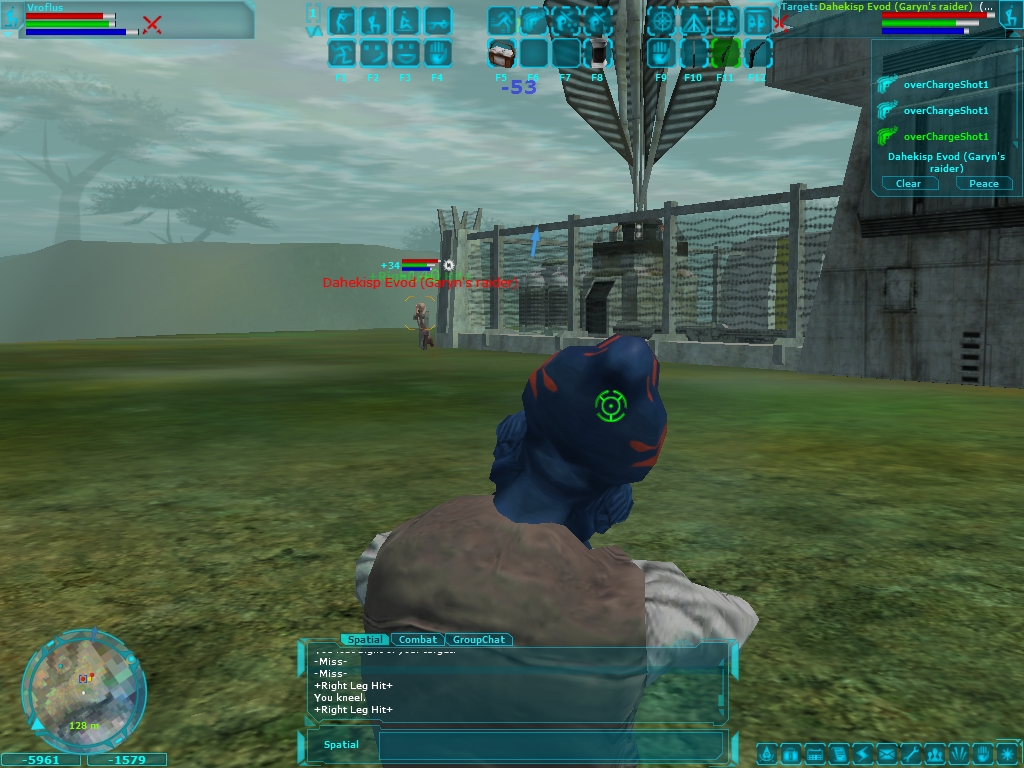Use the radio item in toolbar slot F5

click(501, 52)
